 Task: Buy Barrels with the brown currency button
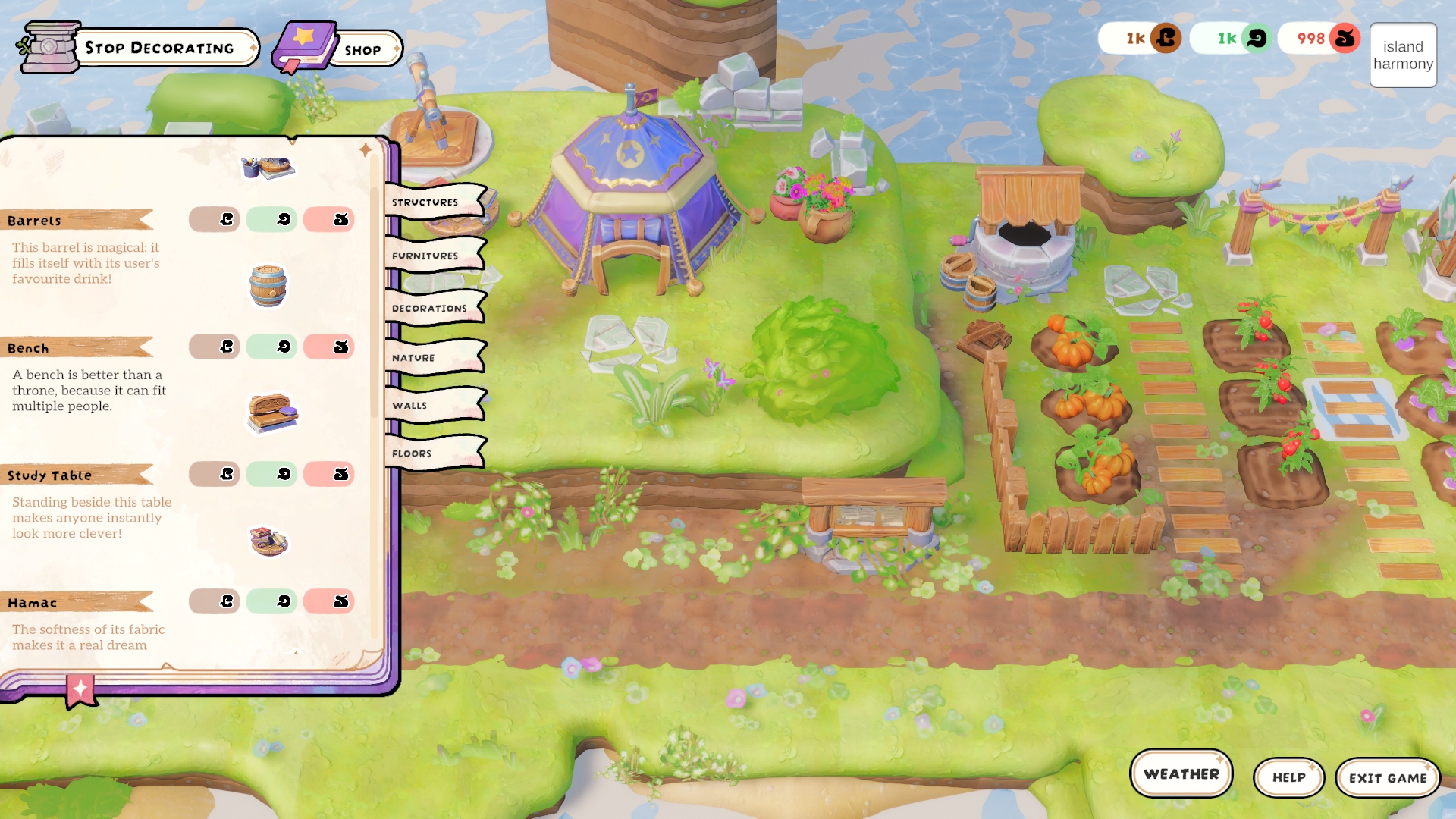point(215,219)
